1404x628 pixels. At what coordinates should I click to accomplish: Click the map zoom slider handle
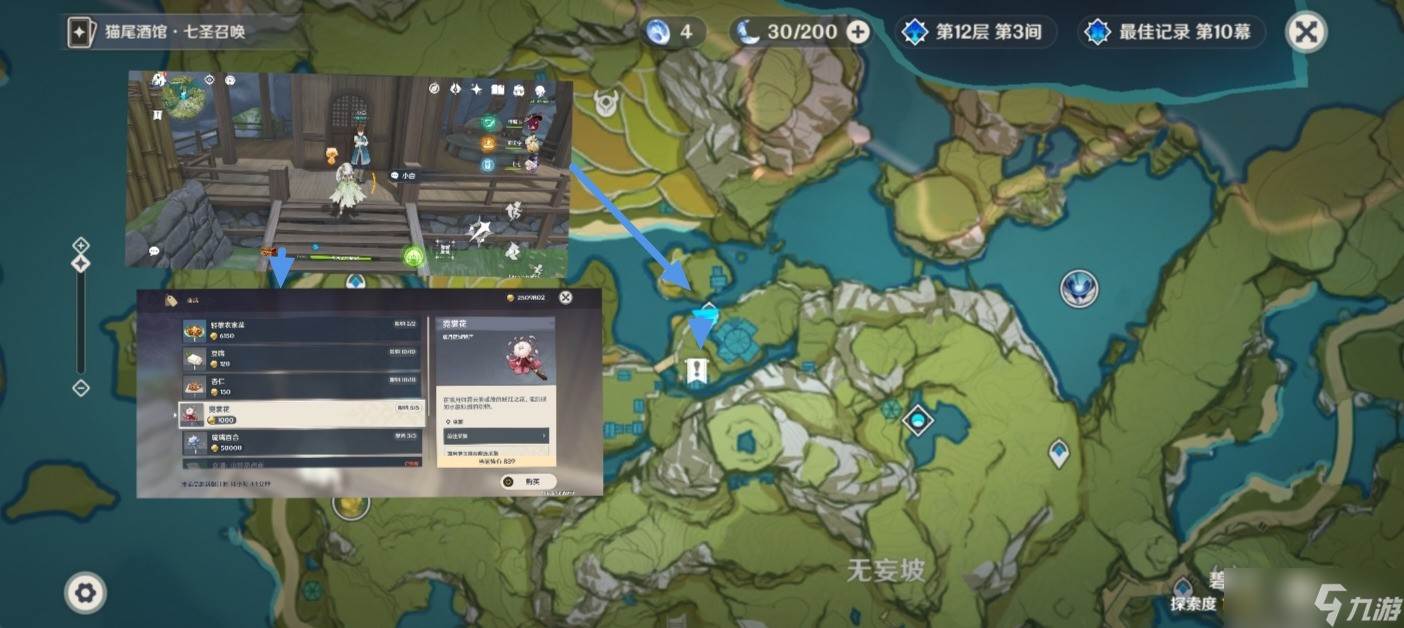pos(81,263)
